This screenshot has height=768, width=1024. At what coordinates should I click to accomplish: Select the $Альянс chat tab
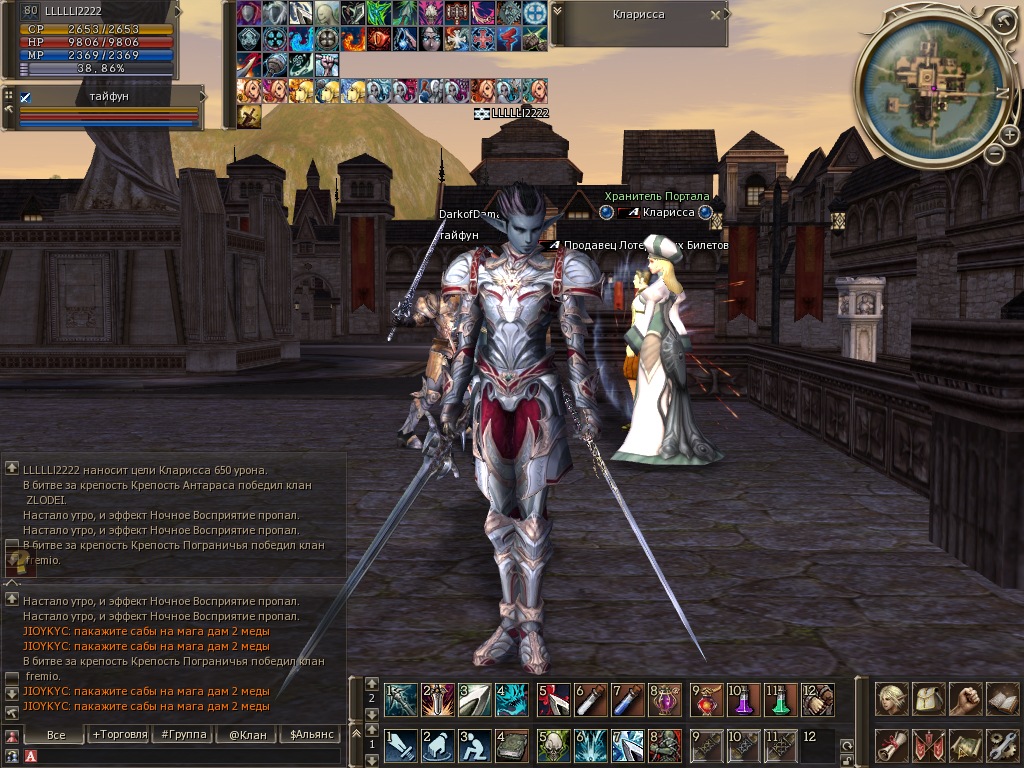click(309, 735)
